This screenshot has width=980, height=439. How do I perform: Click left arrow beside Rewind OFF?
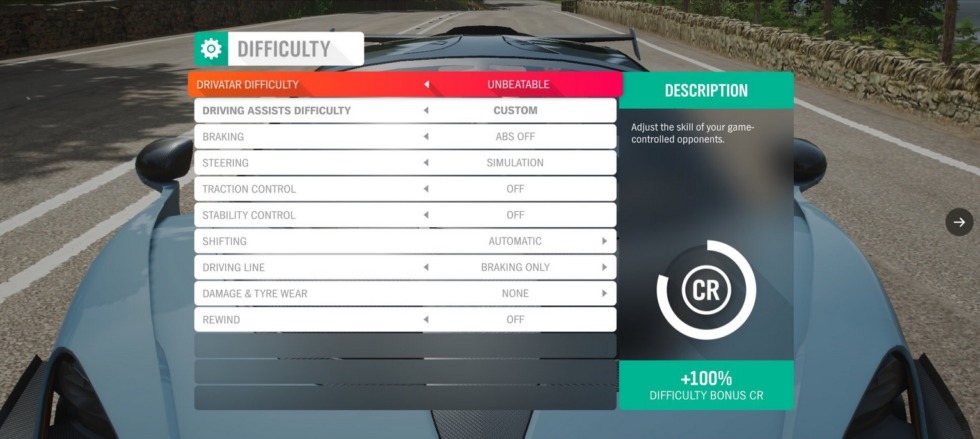[427, 319]
